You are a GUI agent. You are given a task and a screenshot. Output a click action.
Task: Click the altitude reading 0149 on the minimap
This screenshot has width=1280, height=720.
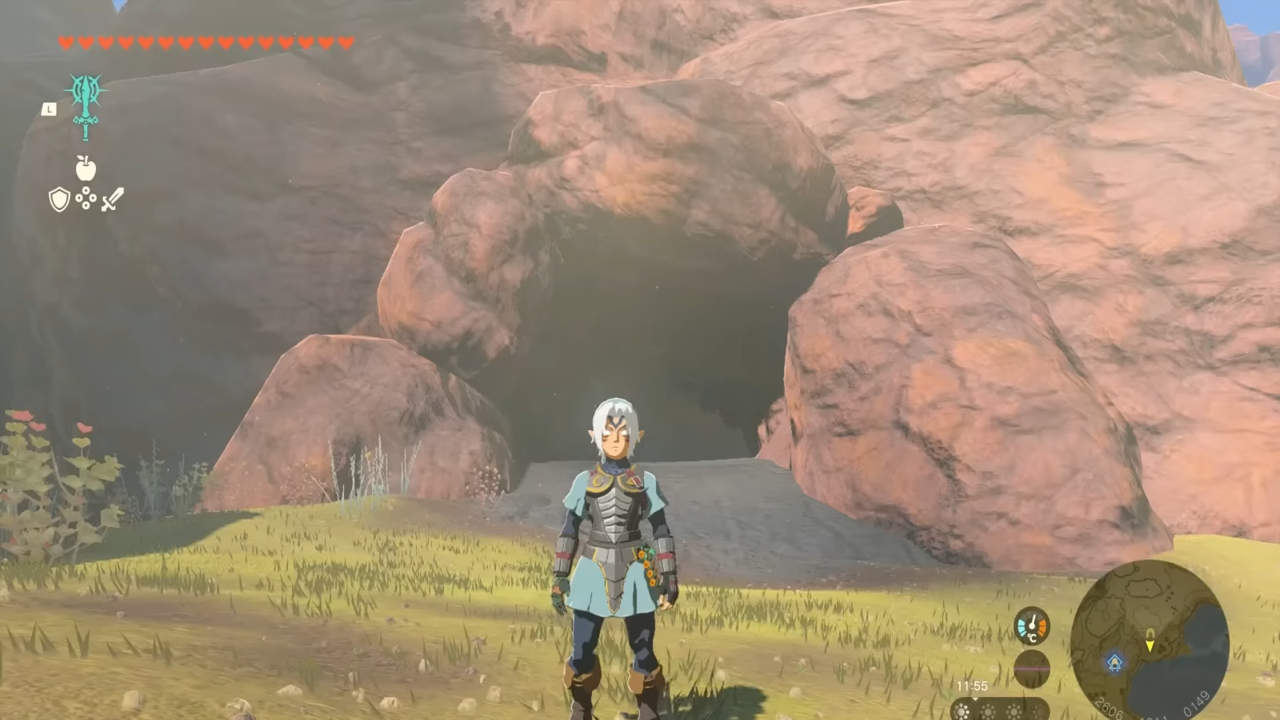coord(1196,703)
